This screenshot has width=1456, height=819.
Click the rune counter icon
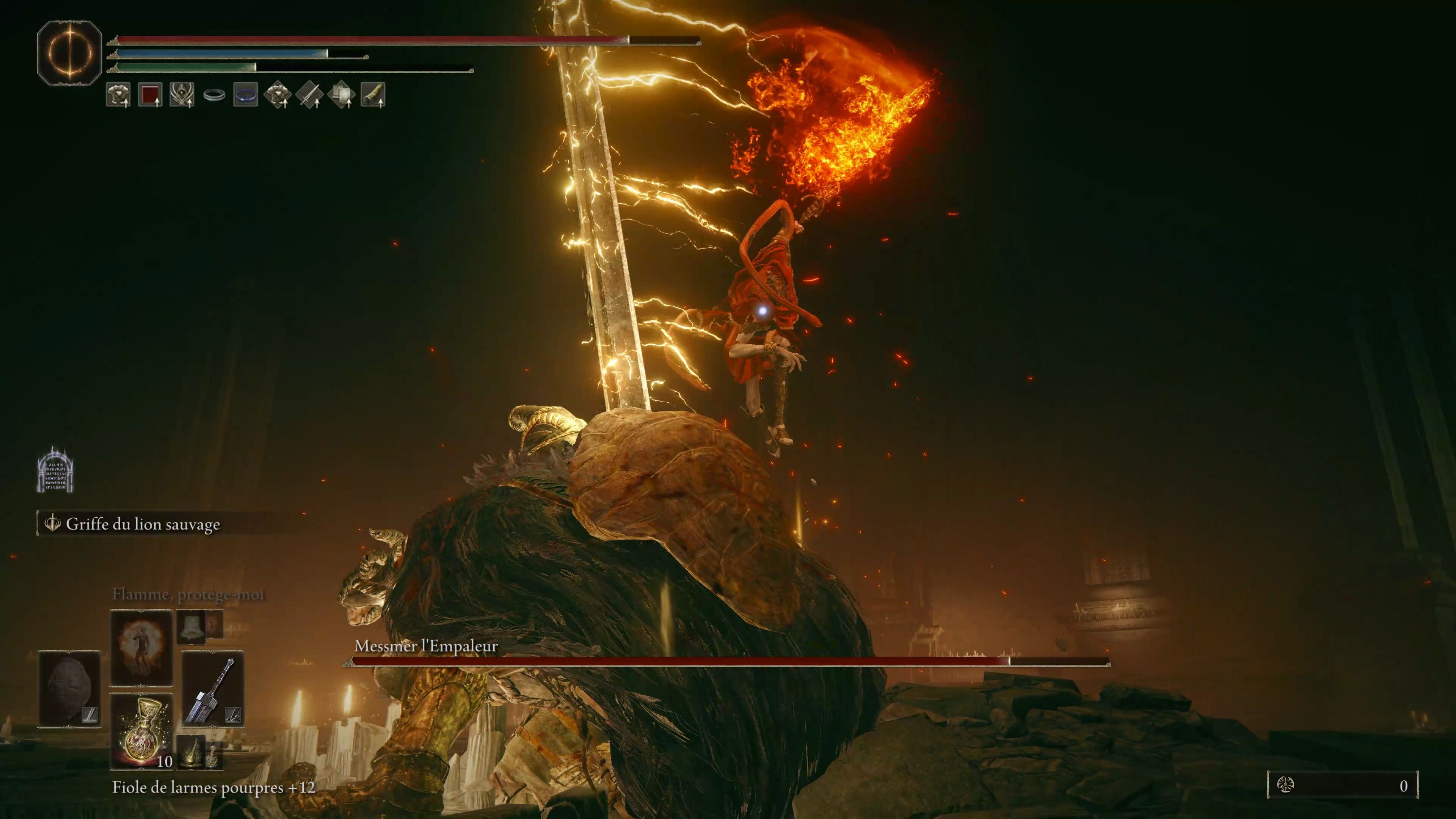coord(1285,785)
